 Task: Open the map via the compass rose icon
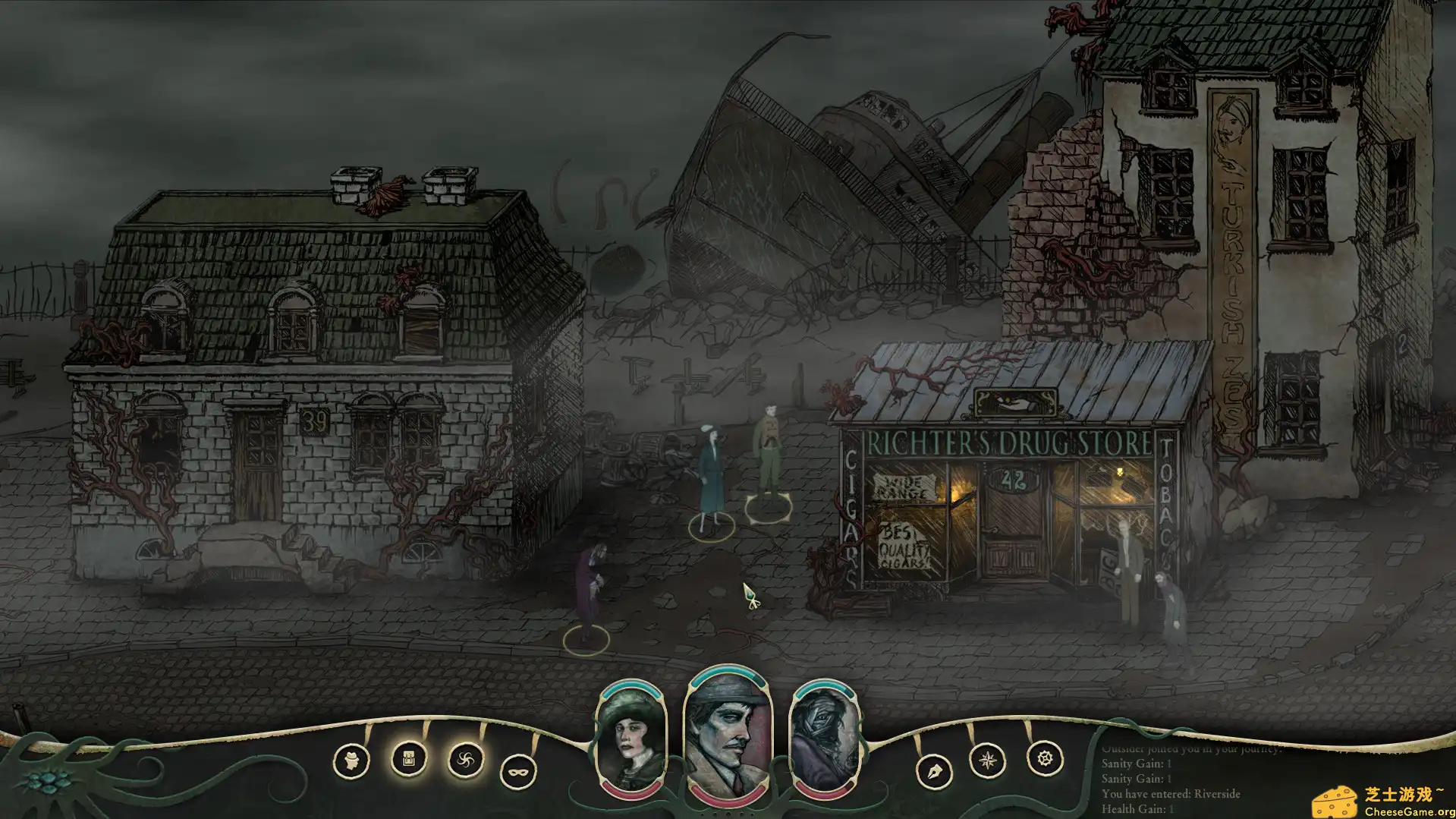986,759
